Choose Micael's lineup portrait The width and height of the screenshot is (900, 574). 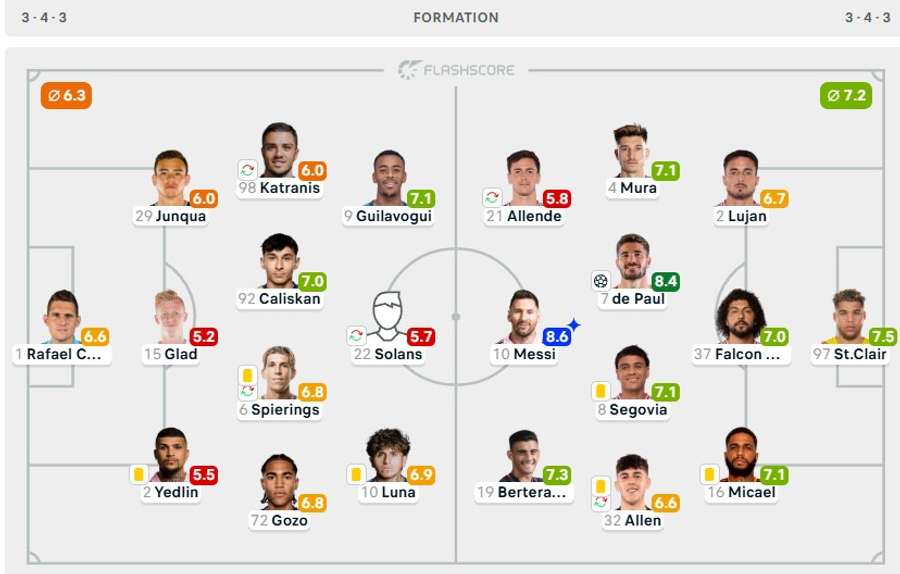point(741,454)
